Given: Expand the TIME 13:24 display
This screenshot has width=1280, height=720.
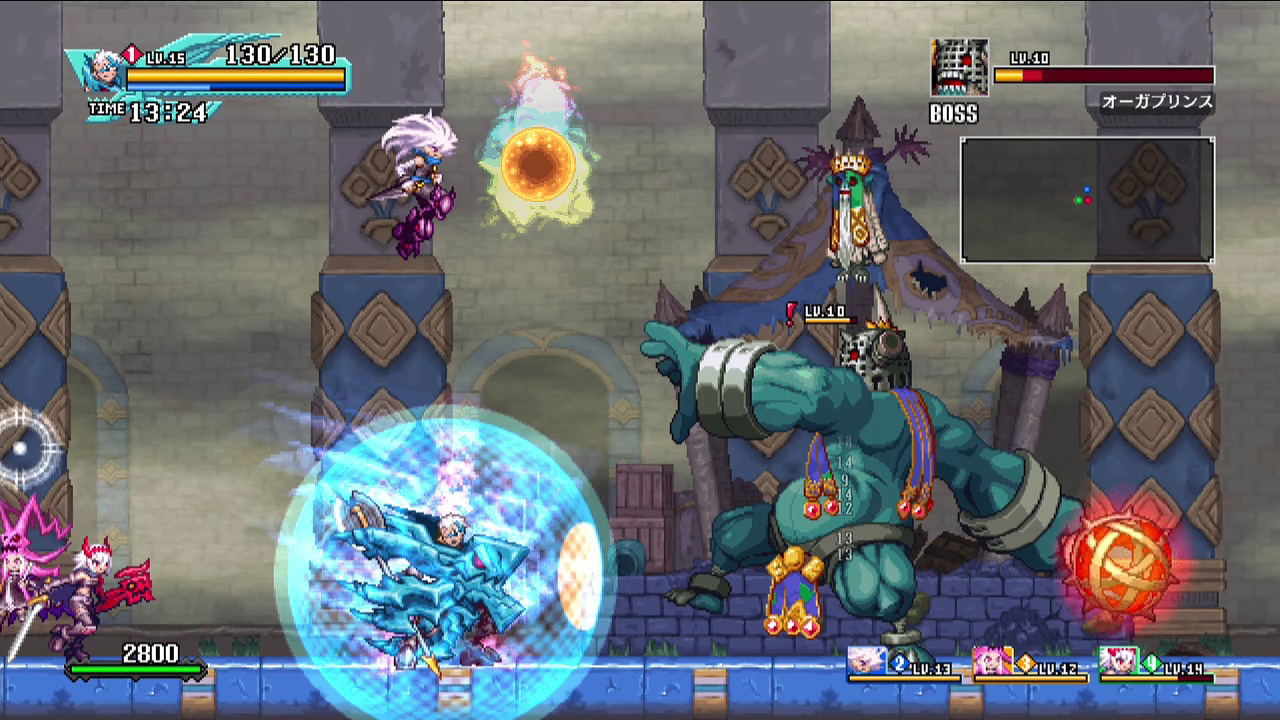Looking at the screenshot, I should point(145,110).
